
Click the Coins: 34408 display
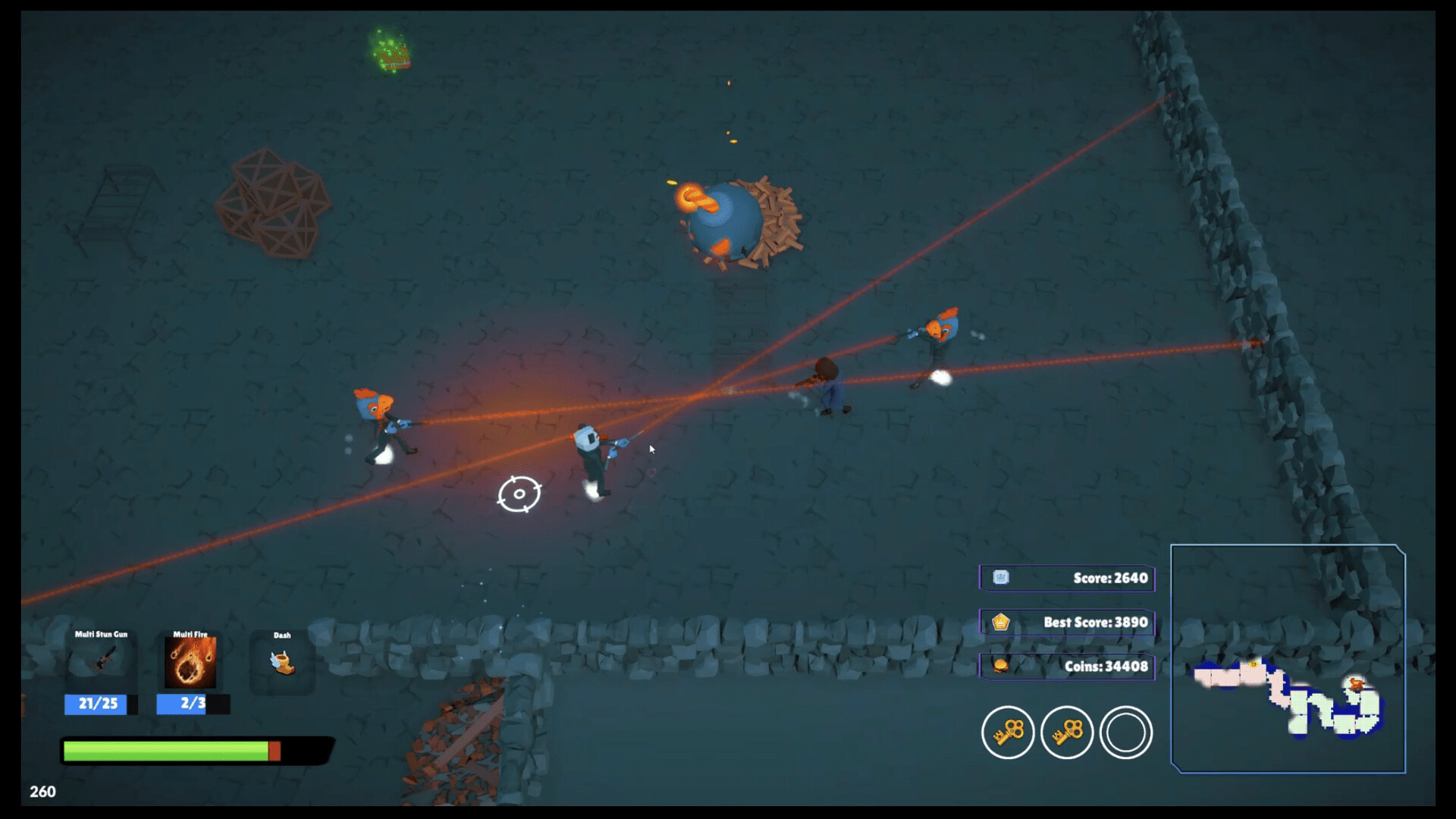click(1084, 666)
